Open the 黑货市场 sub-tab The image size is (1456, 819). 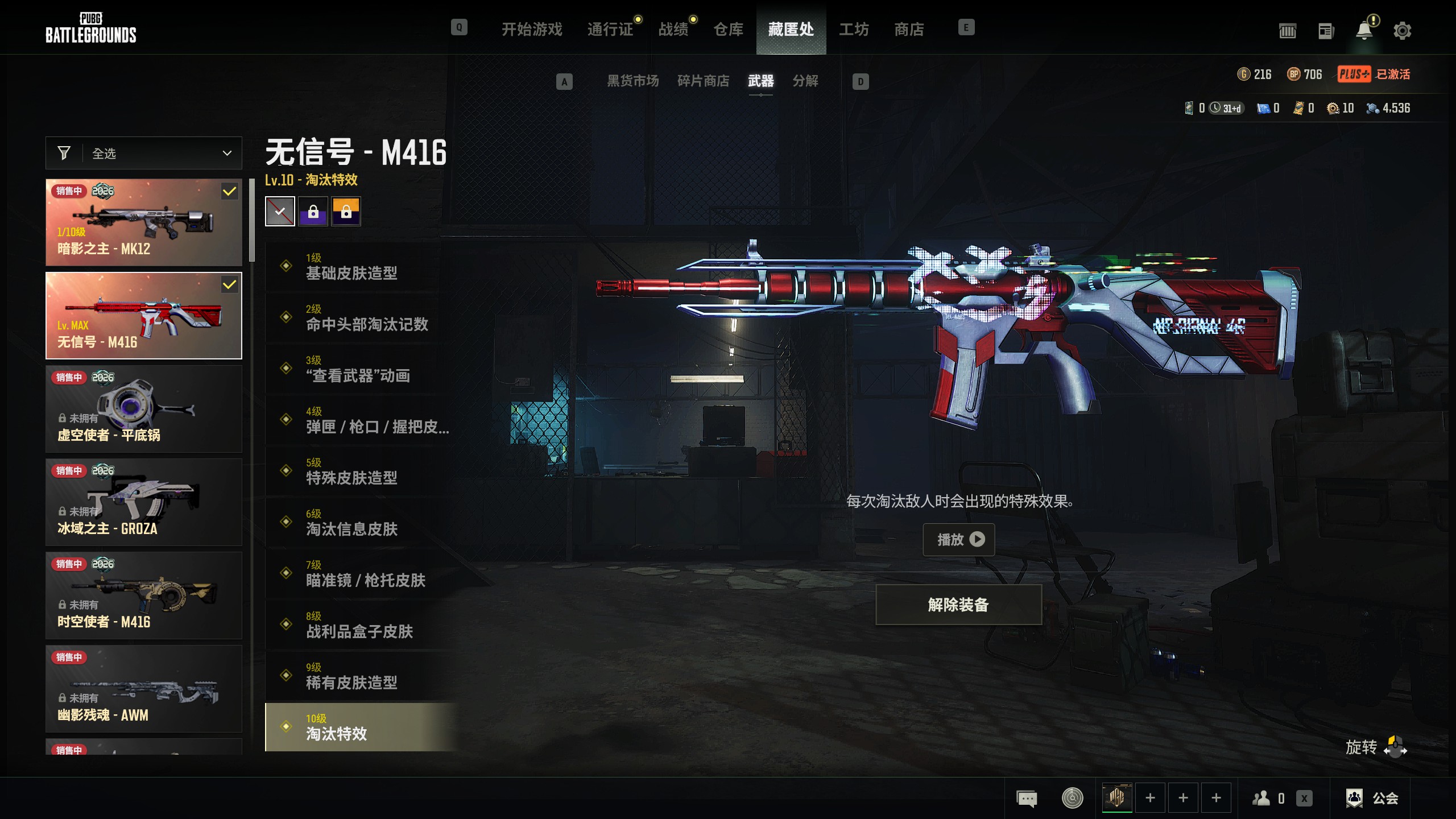tap(632, 81)
